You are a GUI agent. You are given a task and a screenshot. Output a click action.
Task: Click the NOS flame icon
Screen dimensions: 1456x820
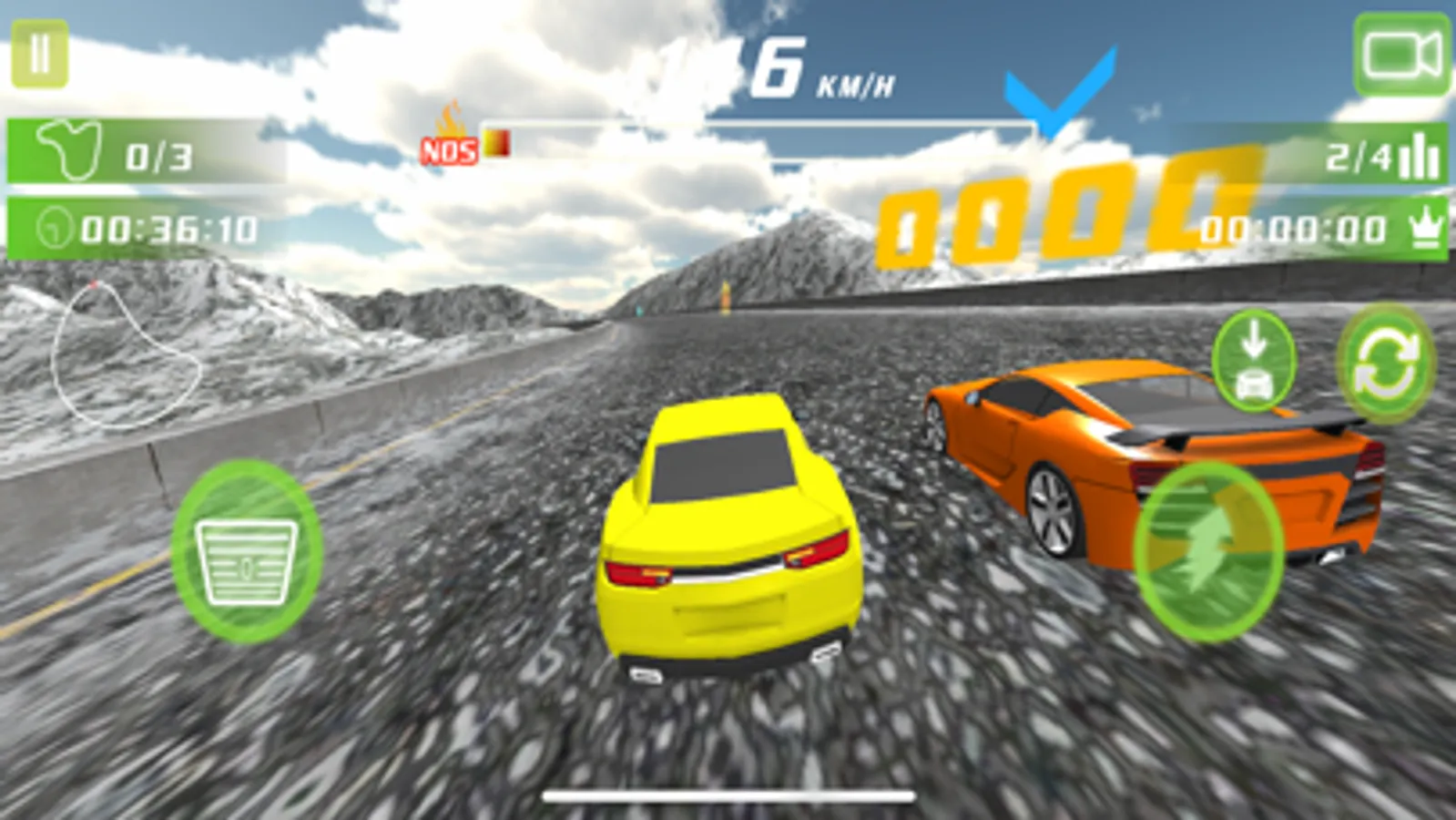[x=451, y=128]
